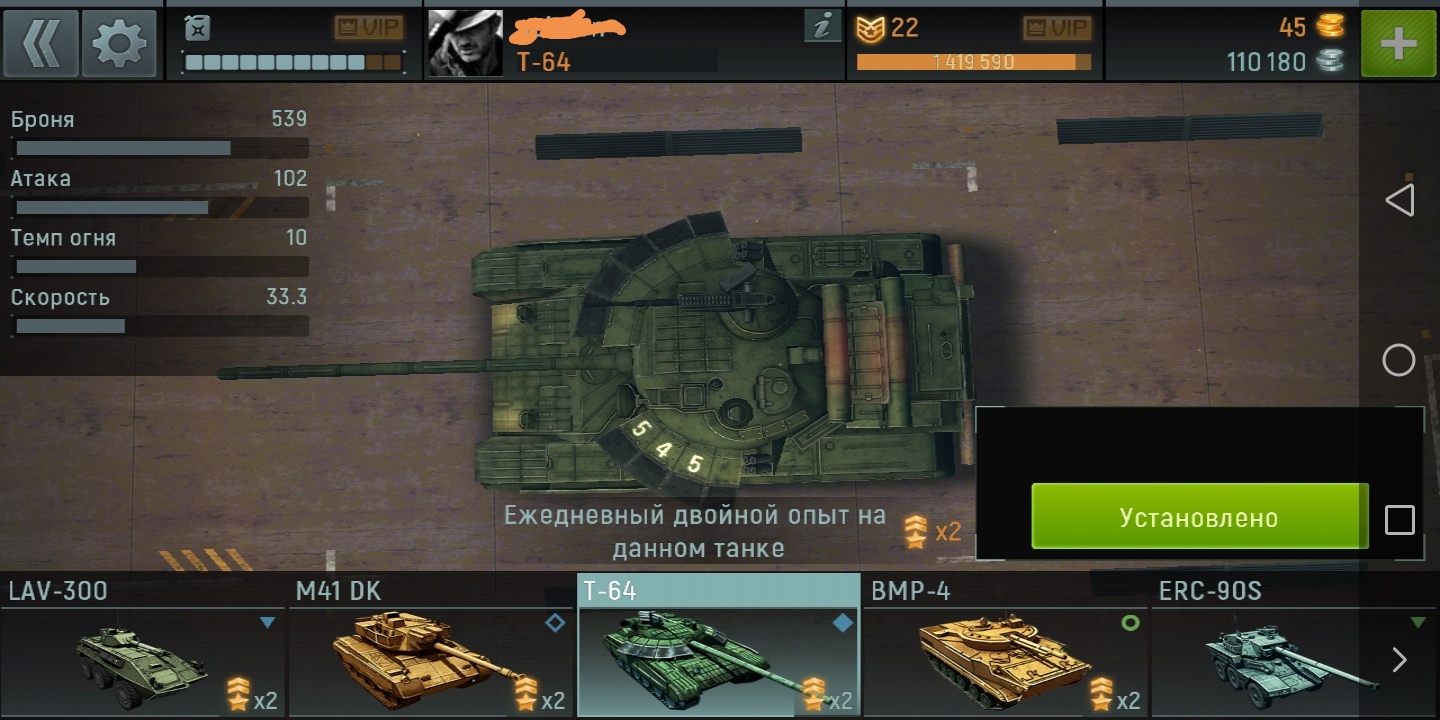Tap the Android back triangle

pyautogui.click(x=1399, y=200)
